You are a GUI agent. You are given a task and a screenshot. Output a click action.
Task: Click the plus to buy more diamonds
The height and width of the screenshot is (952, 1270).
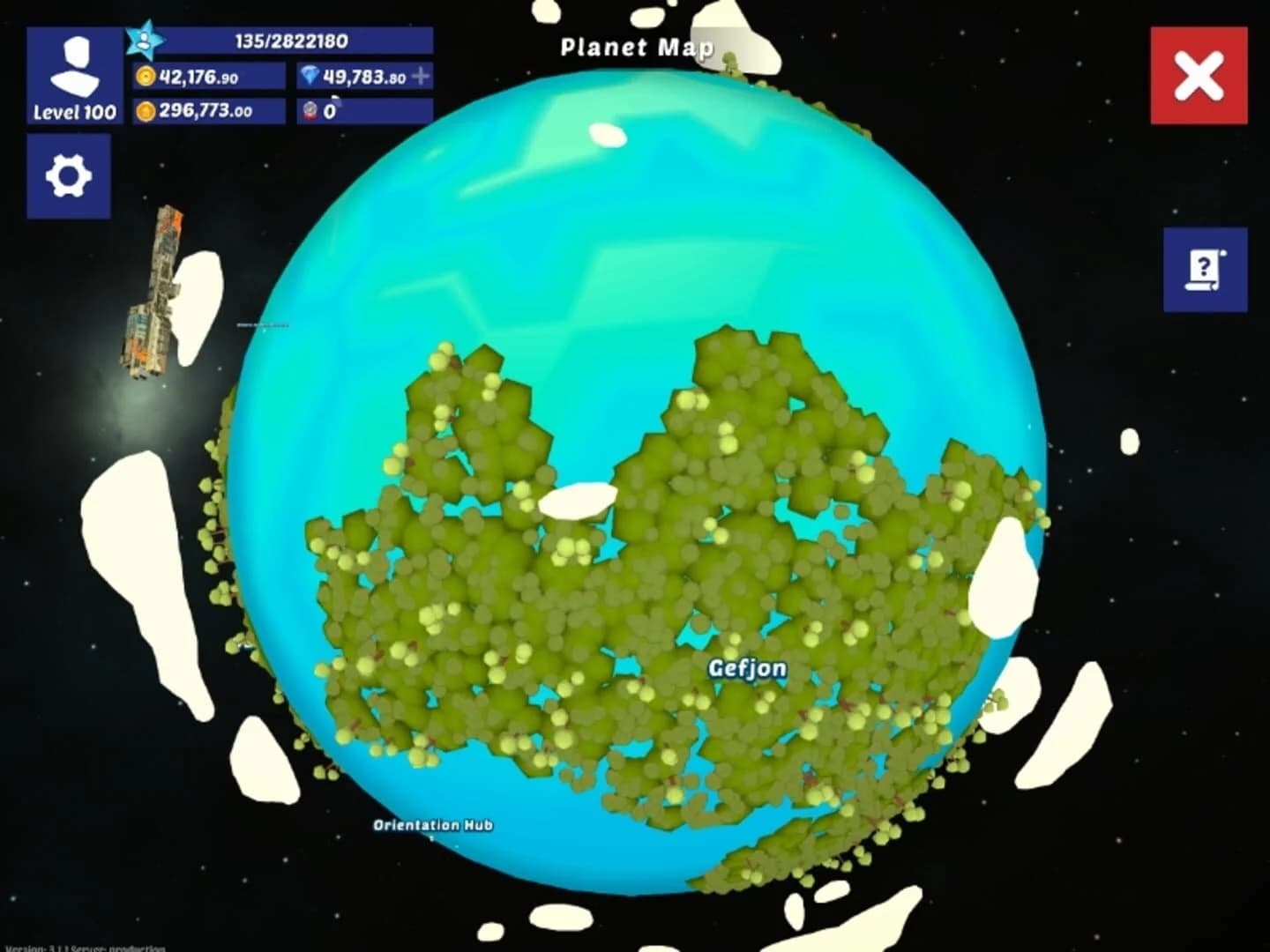coord(422,77)
